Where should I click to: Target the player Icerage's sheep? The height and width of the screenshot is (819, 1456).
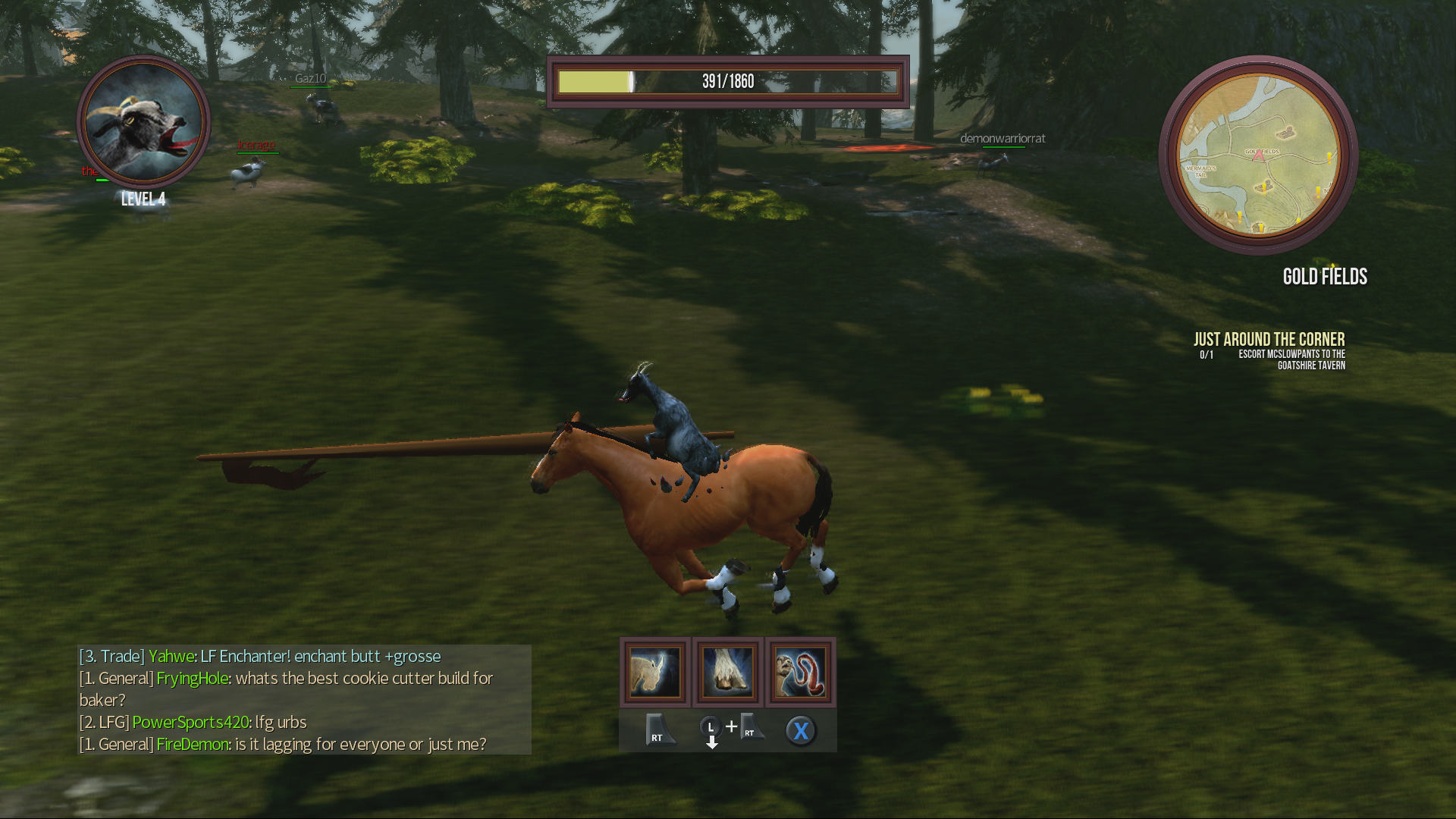tap(249, 174)
